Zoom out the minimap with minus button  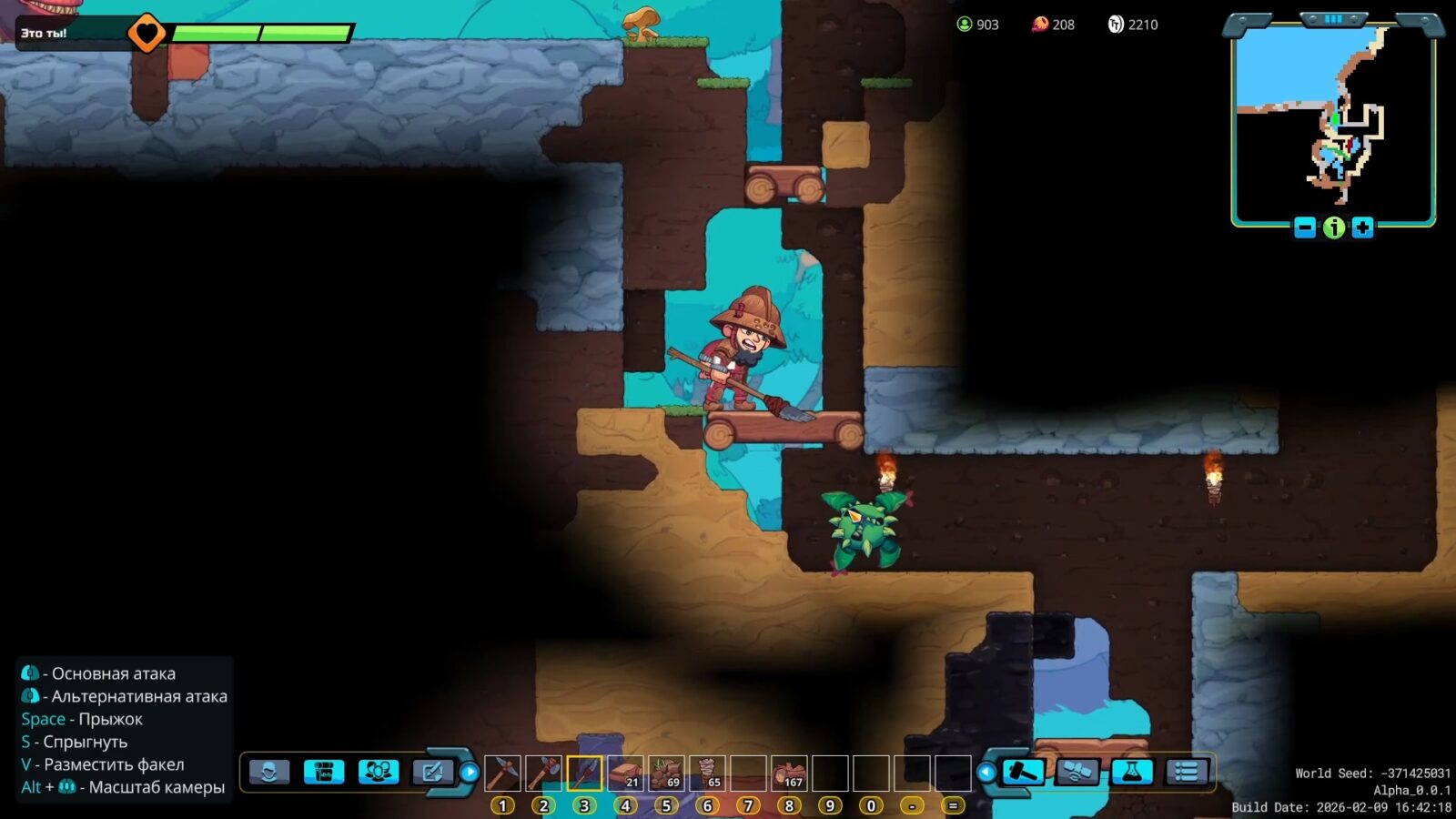1305,227
